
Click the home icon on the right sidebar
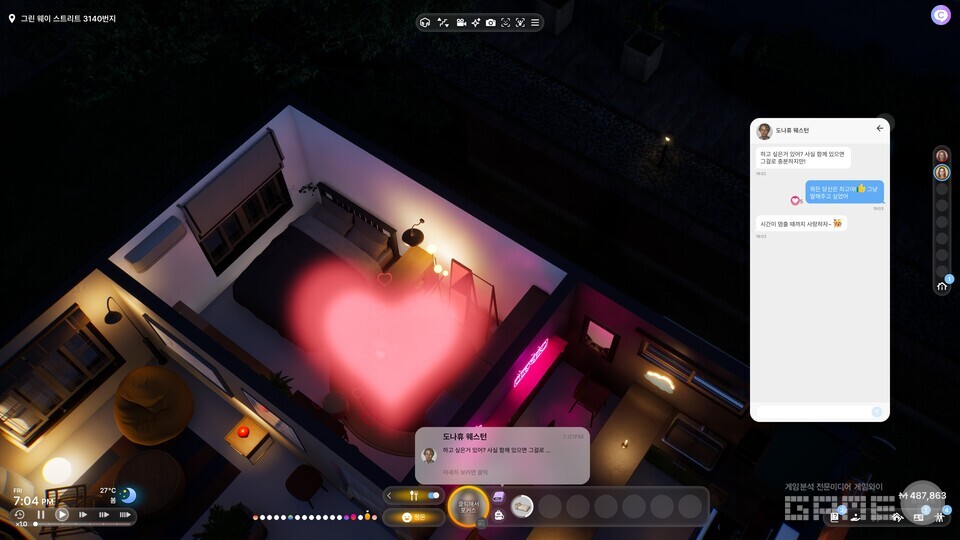pyautogui.click(x=942, y=285)
